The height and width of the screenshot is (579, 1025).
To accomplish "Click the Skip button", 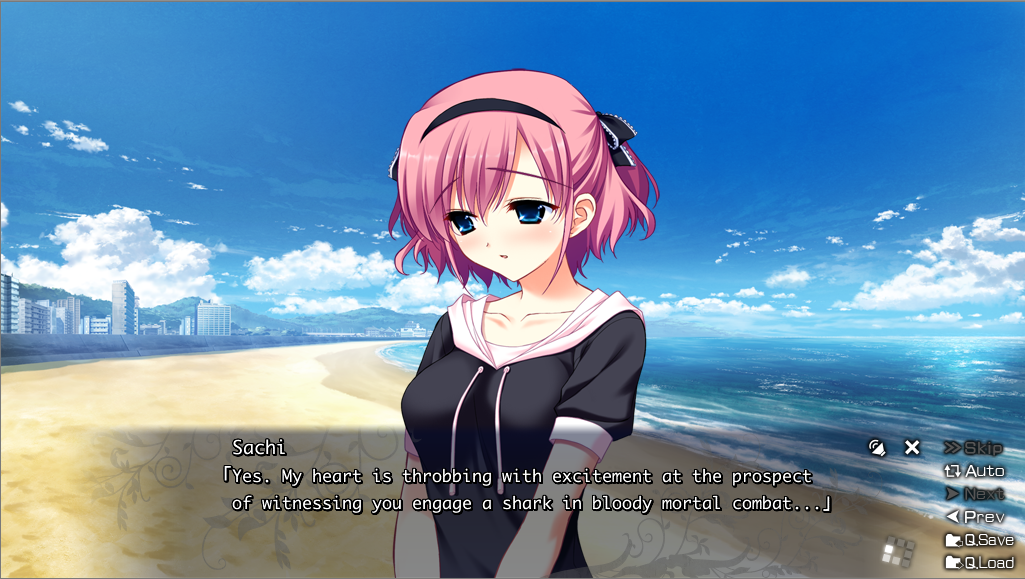I will tap(973, 448).
